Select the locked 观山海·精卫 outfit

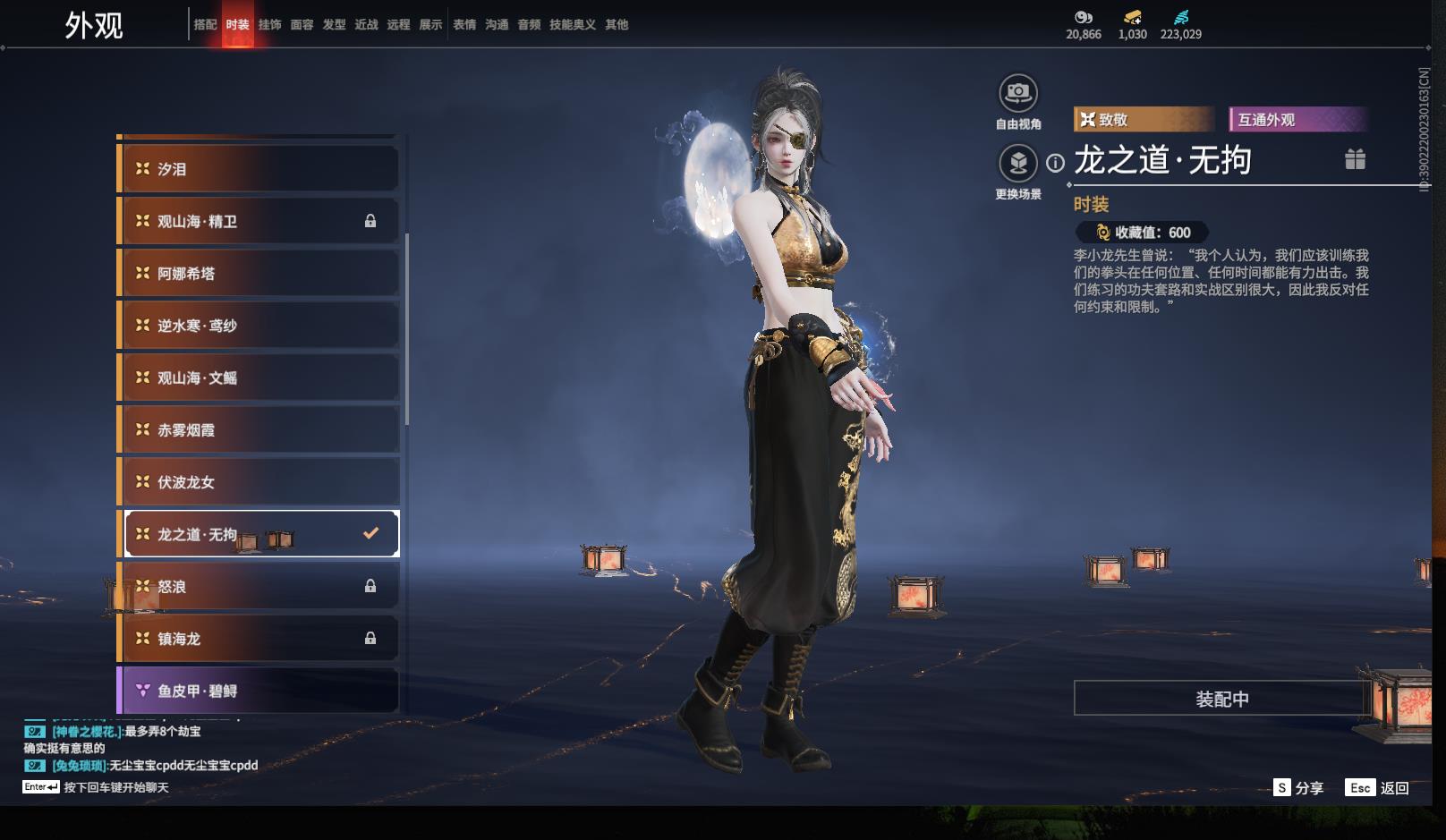pos(259,221)
